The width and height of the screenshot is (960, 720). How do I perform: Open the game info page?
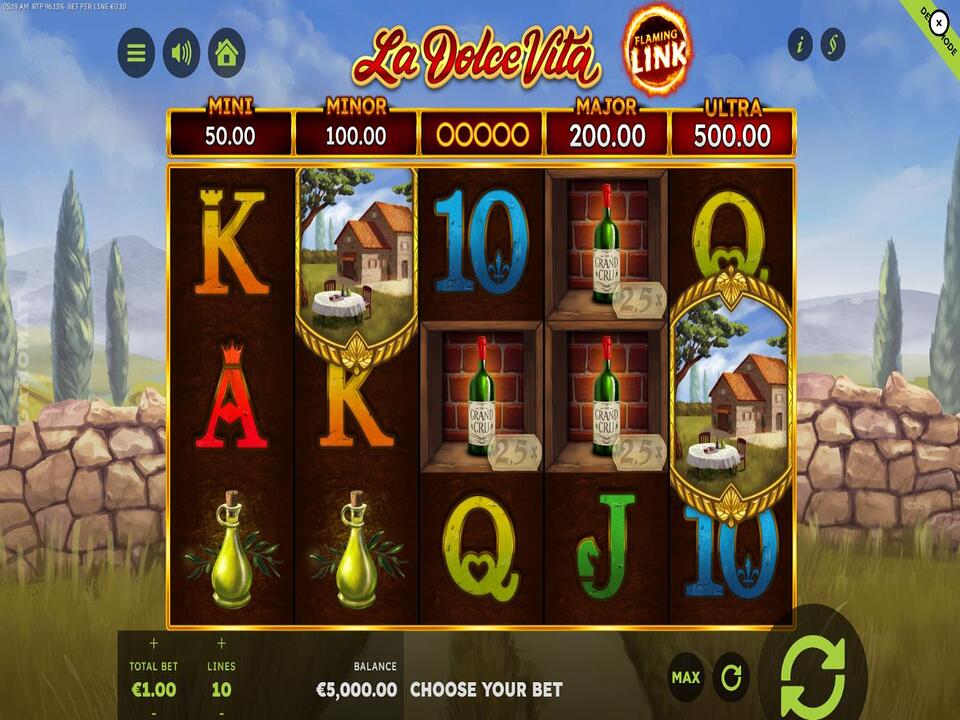tap(800, 44)
